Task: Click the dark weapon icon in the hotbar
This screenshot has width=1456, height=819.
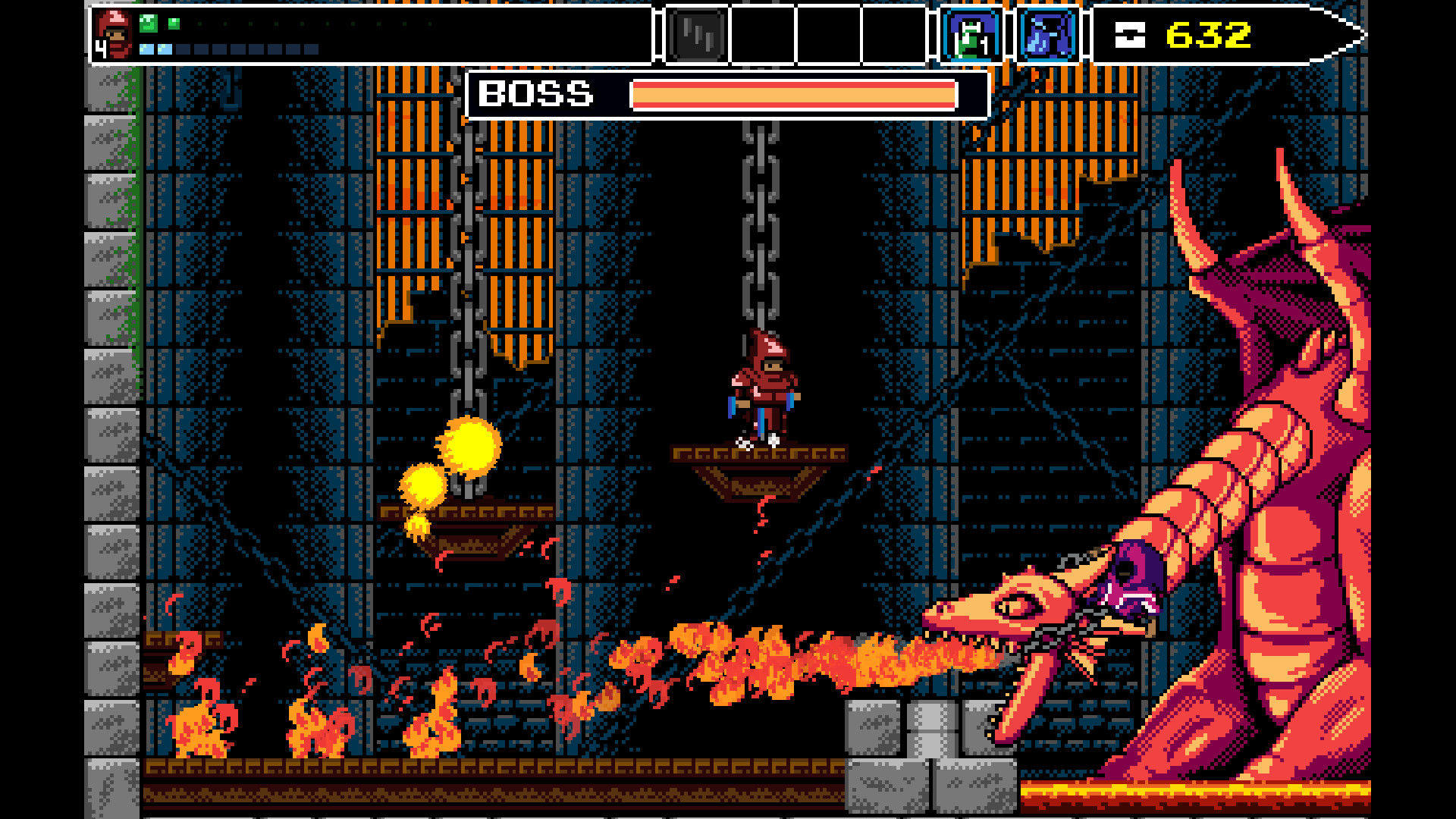Action: (695, 33)
